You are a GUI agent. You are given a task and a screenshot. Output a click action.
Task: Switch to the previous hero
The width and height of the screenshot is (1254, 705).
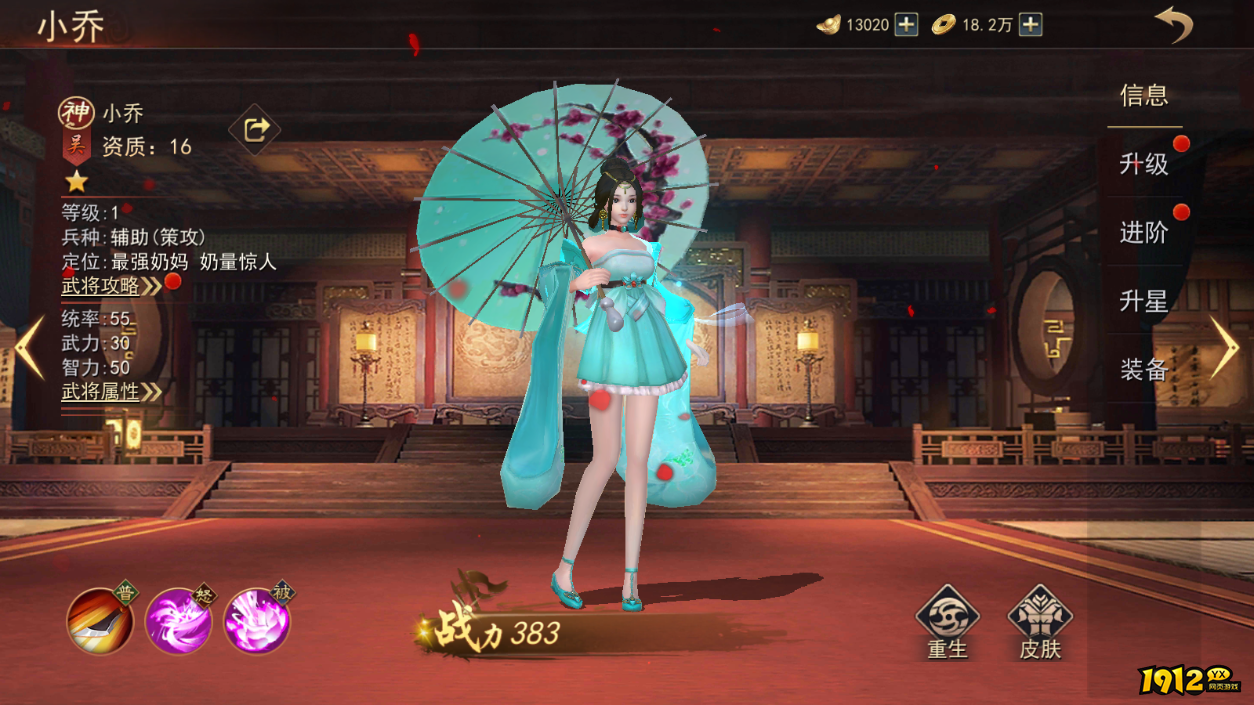coord(29,347)
